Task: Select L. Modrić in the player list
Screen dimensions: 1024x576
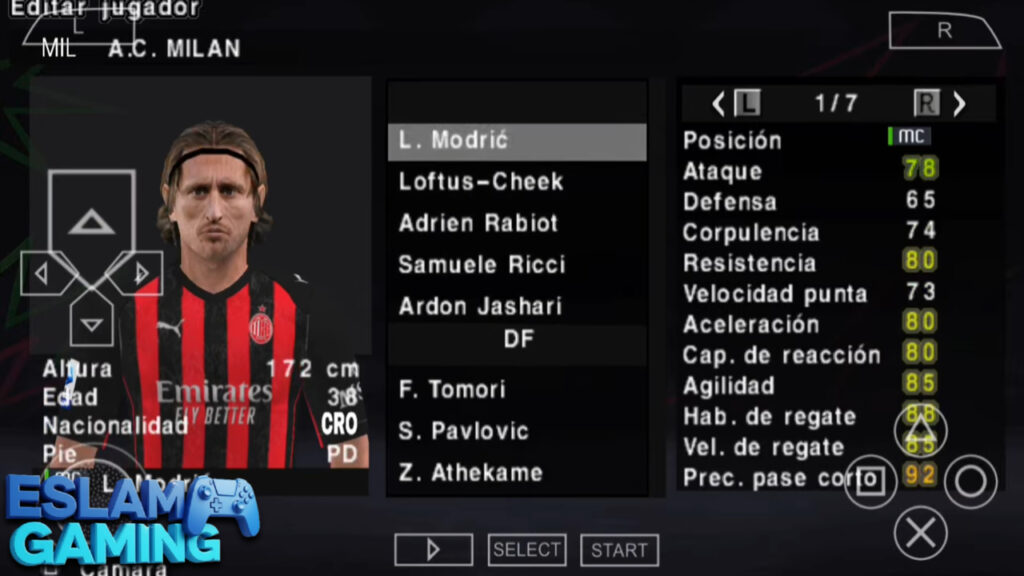Action: [x=516, y=141]
